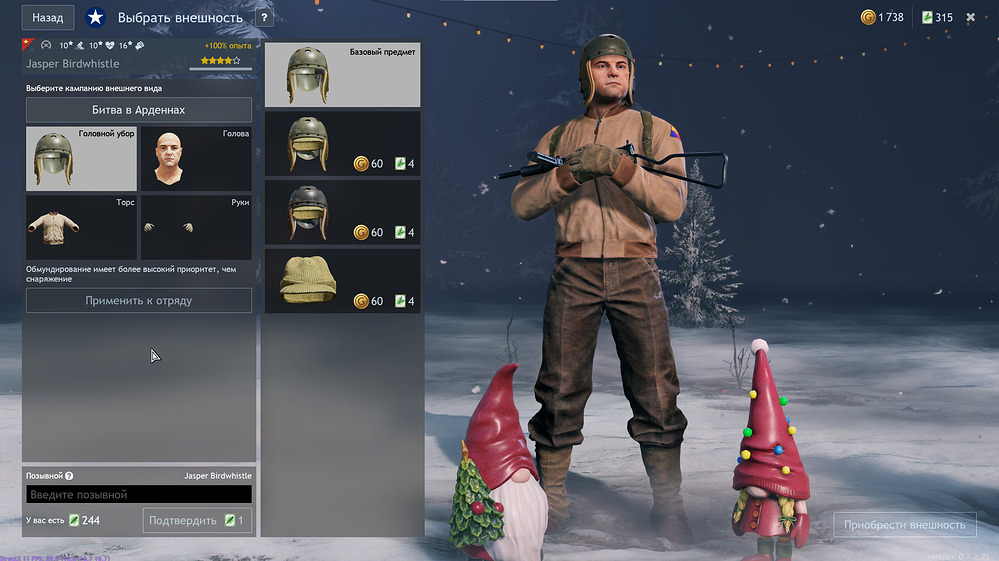Close the appearance screen with the X
The width and height of the screenshot is (999, 561).
[x=971, y=17]
